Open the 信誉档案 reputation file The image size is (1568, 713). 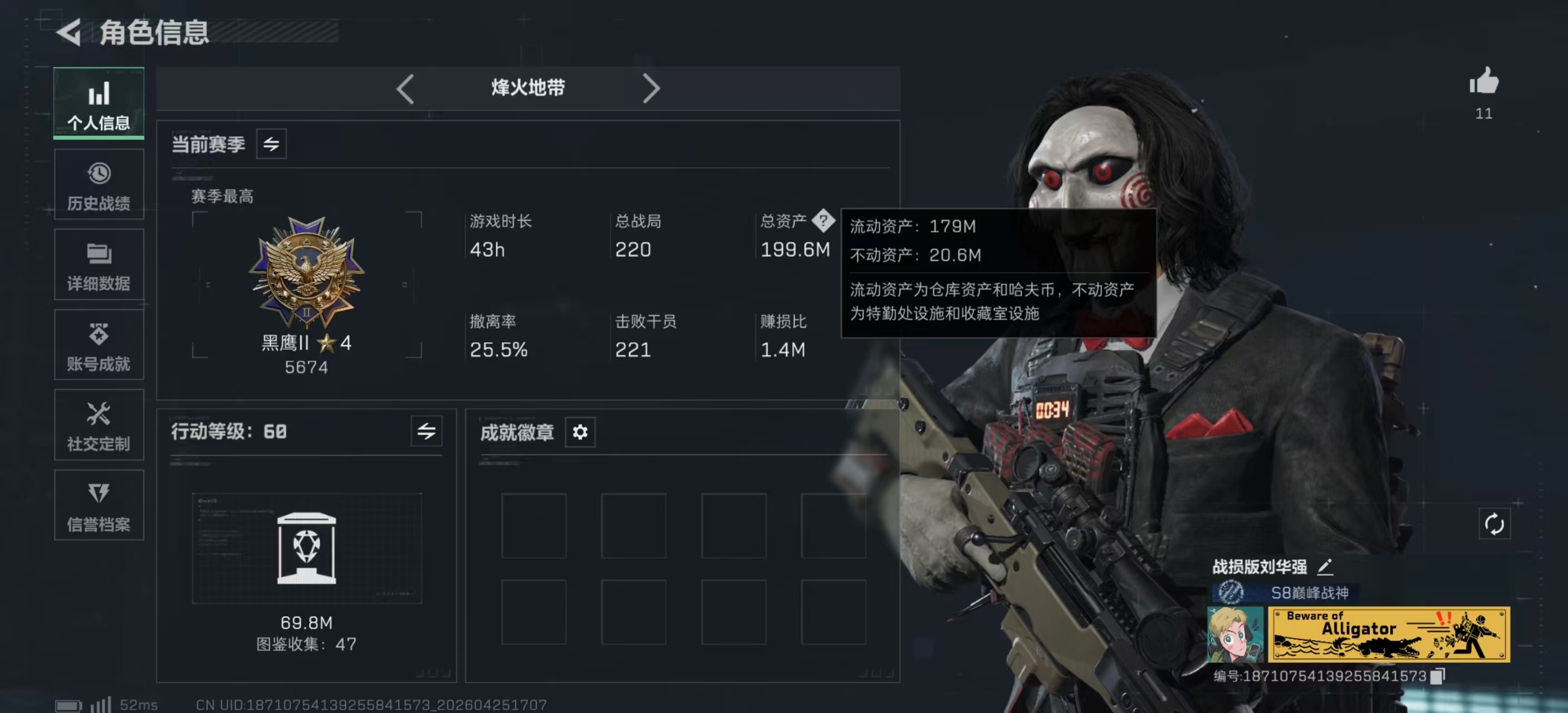pos(99,505)
